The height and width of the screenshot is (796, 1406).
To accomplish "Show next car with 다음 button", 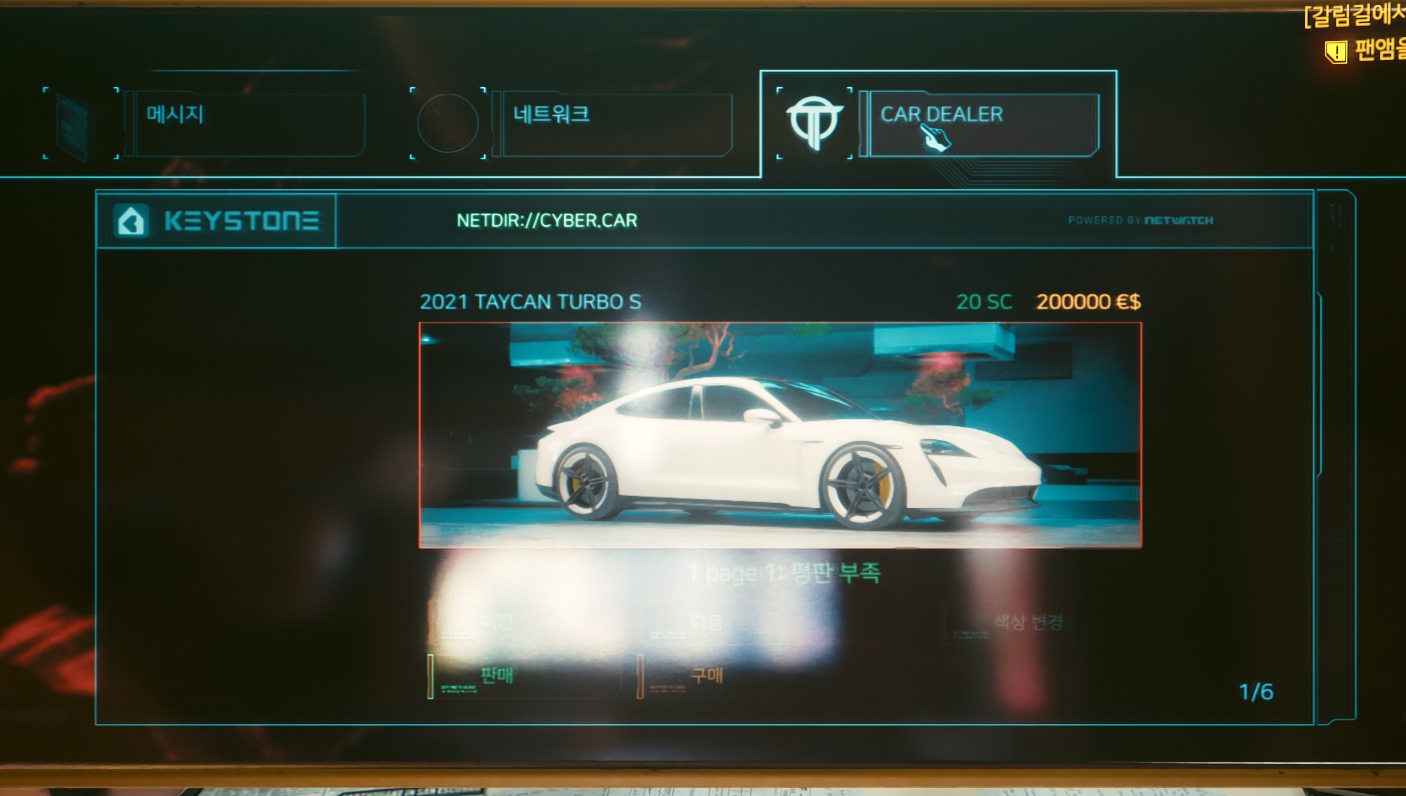I will [707, 623].
